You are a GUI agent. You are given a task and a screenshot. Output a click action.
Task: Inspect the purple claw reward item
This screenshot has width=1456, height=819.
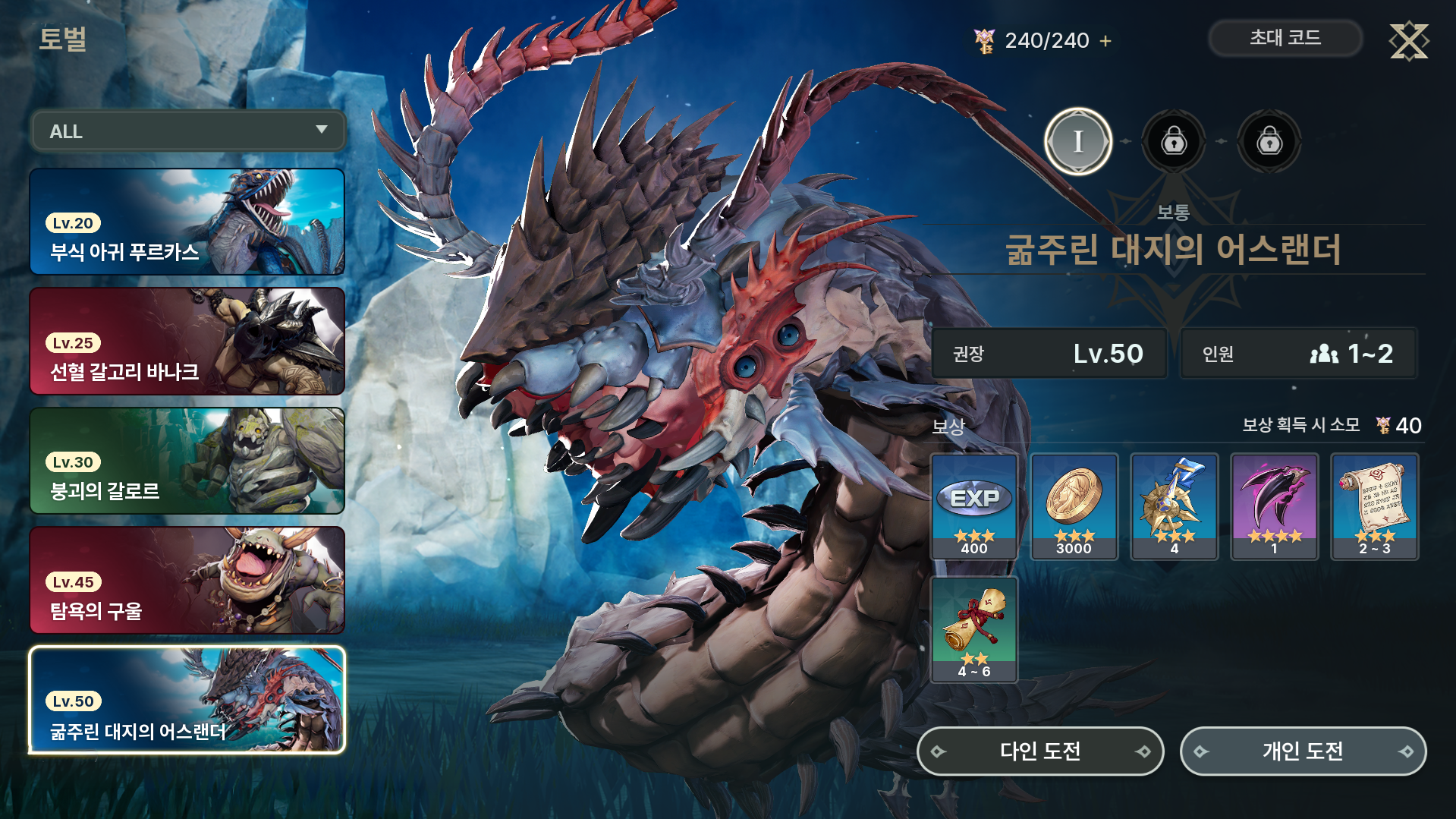click(1274, 506)
